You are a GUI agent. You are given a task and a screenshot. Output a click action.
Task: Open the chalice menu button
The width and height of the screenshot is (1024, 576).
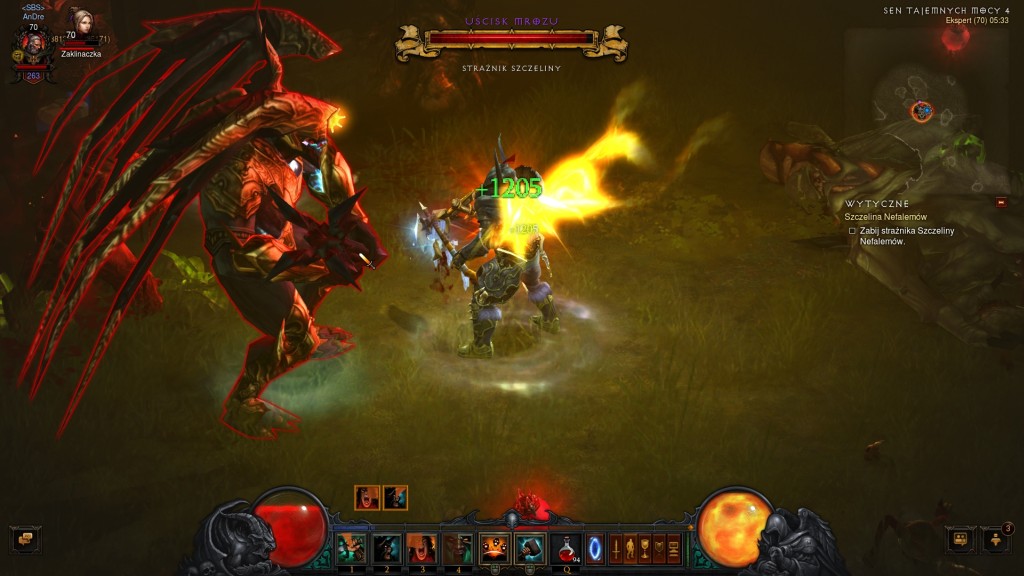(x=645, y=548)
